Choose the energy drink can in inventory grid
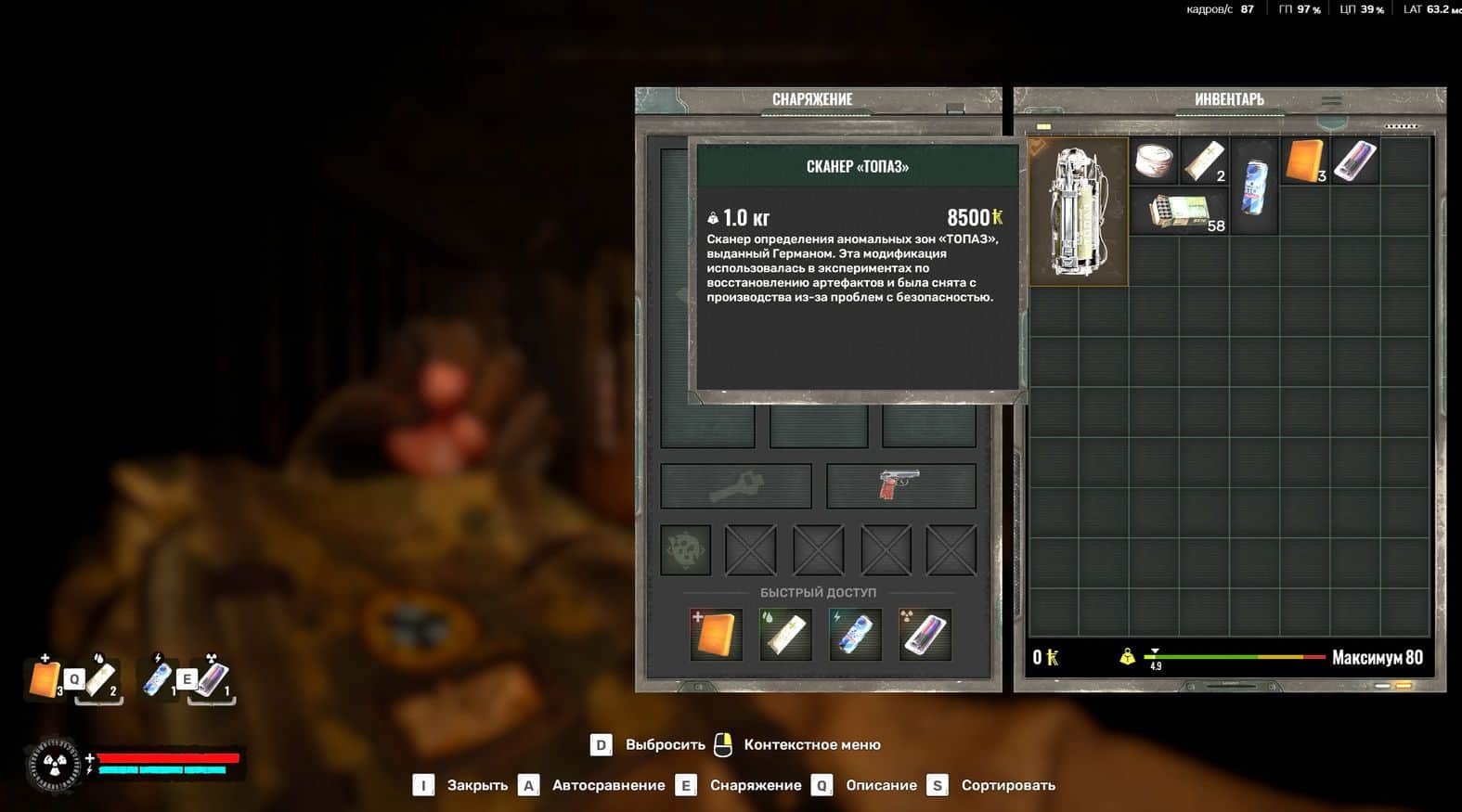The height and width of the screenshot is (812, 1462). coord(1254,187)
